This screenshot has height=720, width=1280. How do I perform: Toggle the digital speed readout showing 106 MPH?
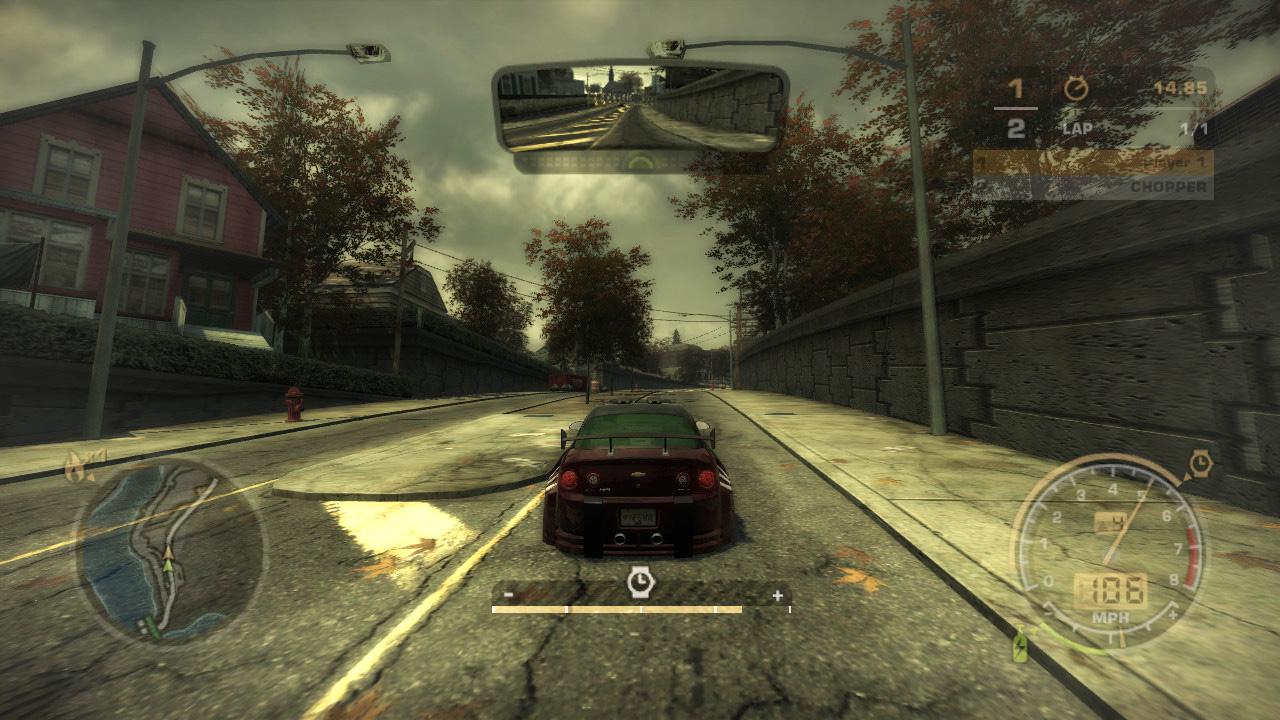point(1112,587)
